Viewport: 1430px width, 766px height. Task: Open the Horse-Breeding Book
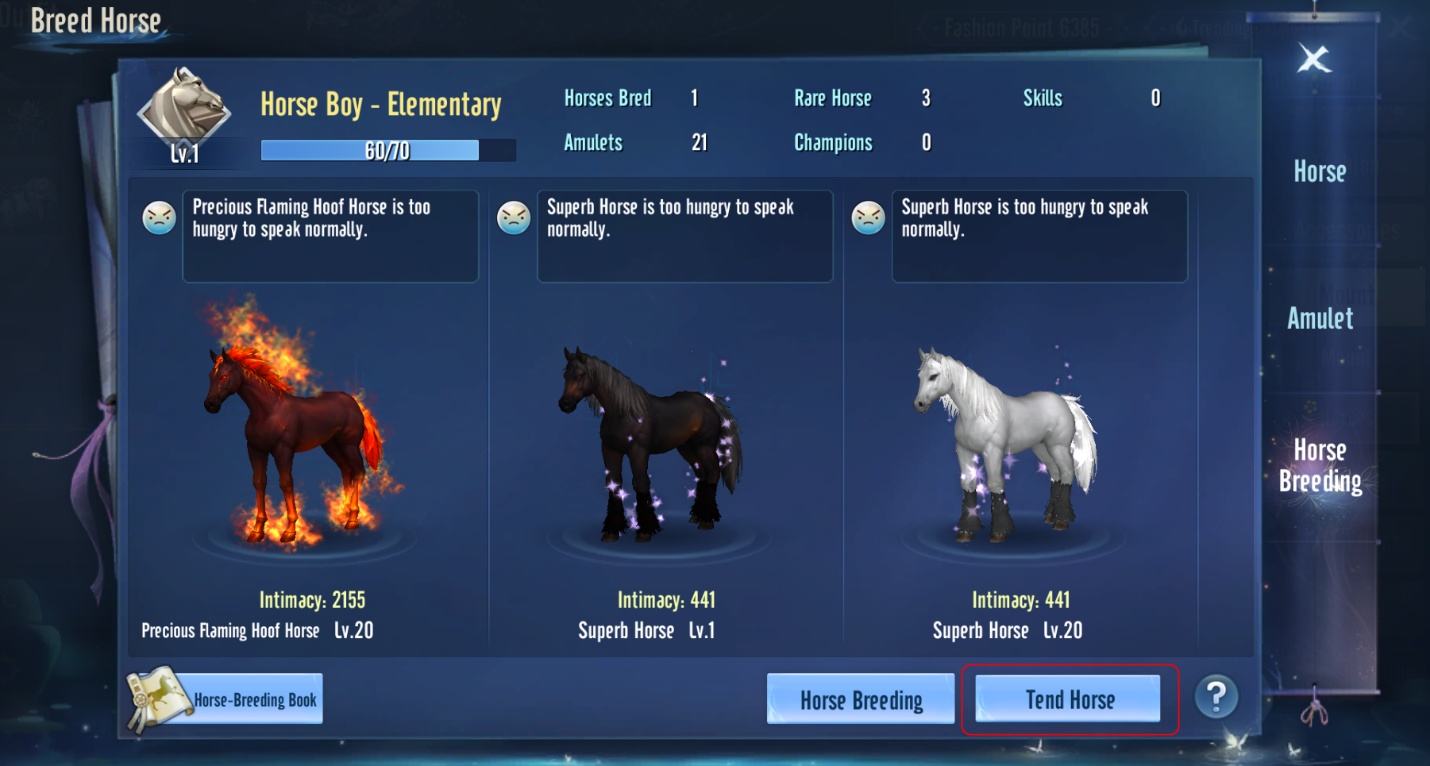click(226, 699)
